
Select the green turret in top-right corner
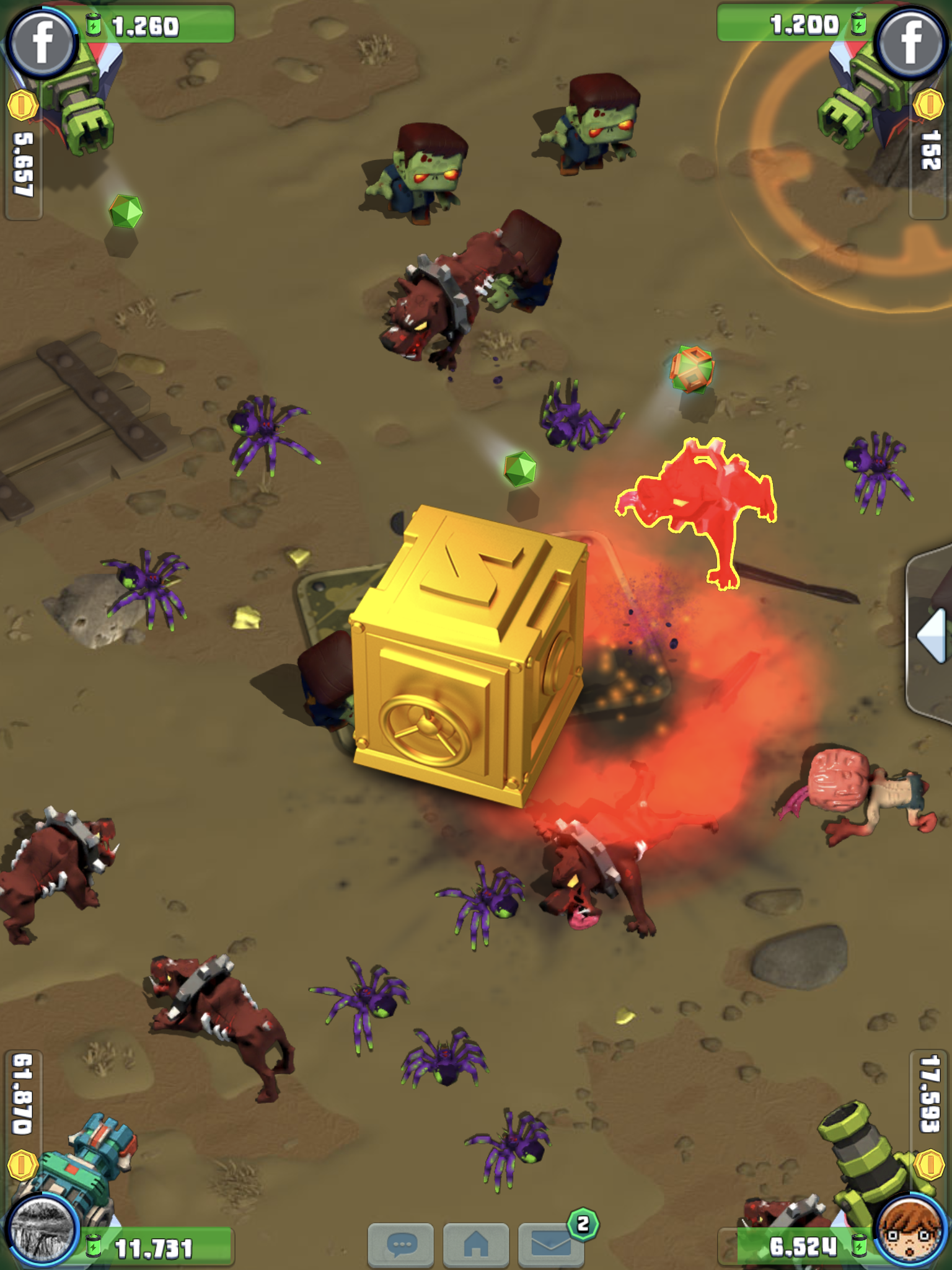click(x=868, y=99)
